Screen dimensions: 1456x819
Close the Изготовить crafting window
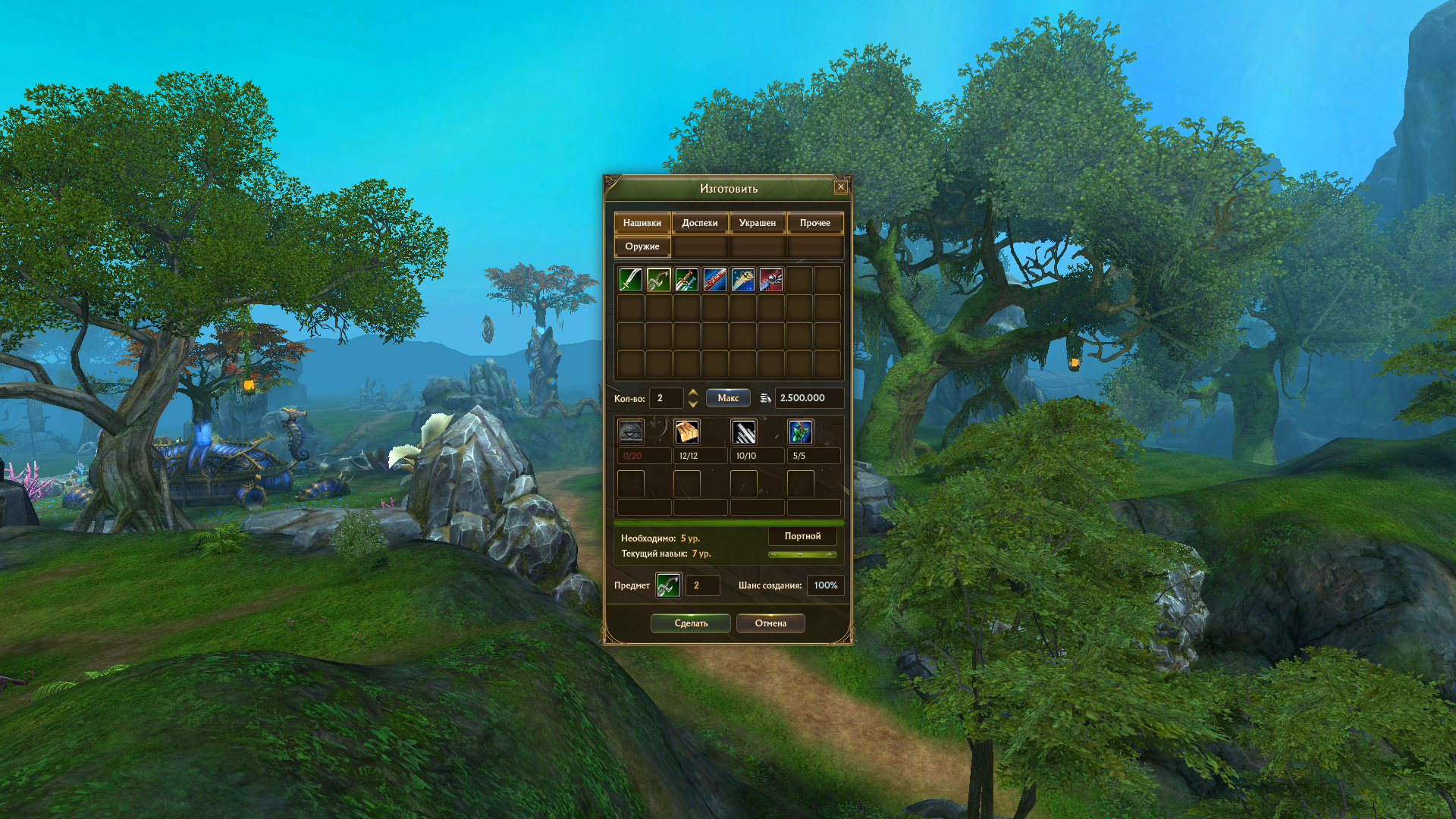[840, 187]
